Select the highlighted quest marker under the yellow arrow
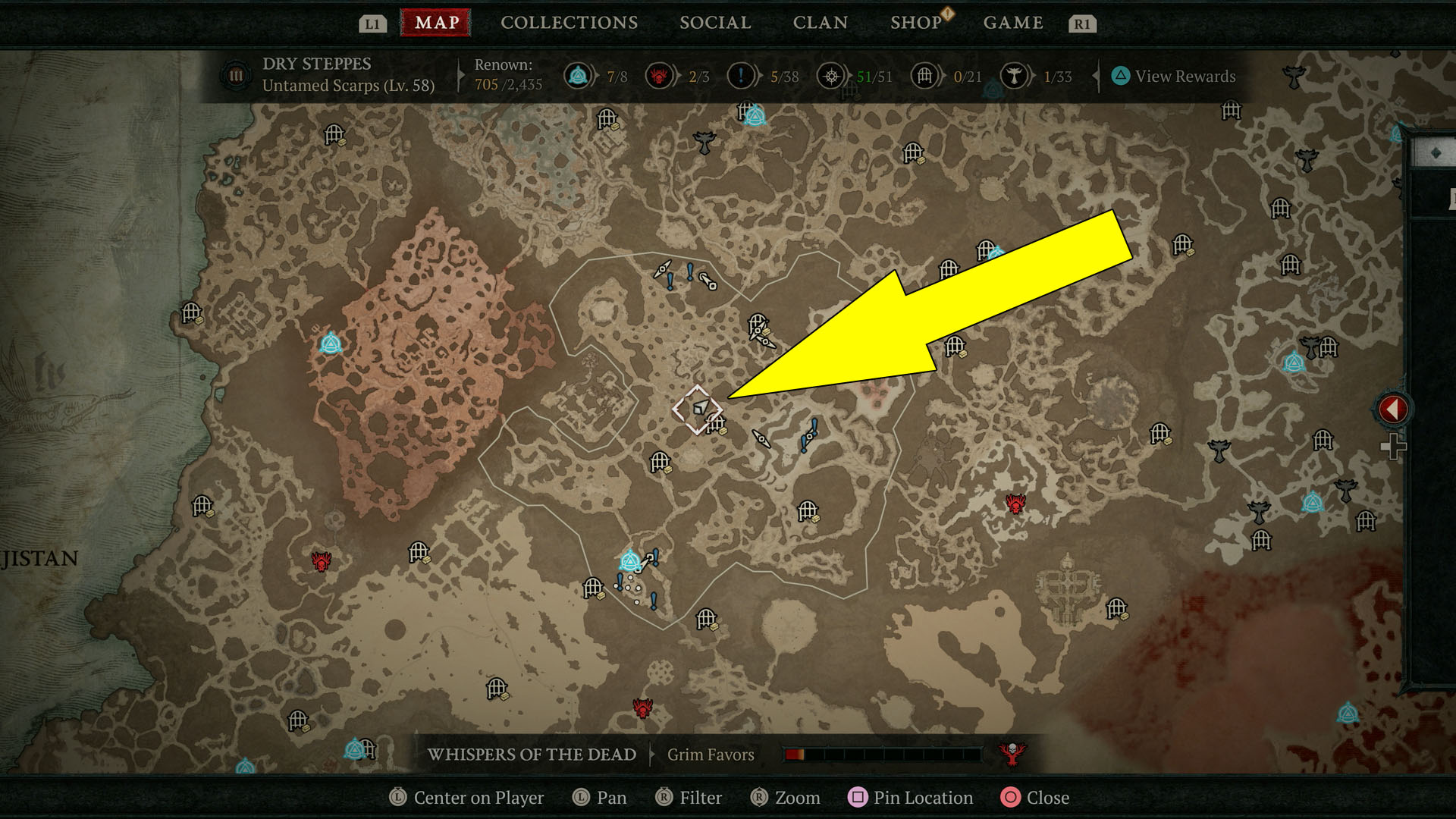 click(699, 407)
